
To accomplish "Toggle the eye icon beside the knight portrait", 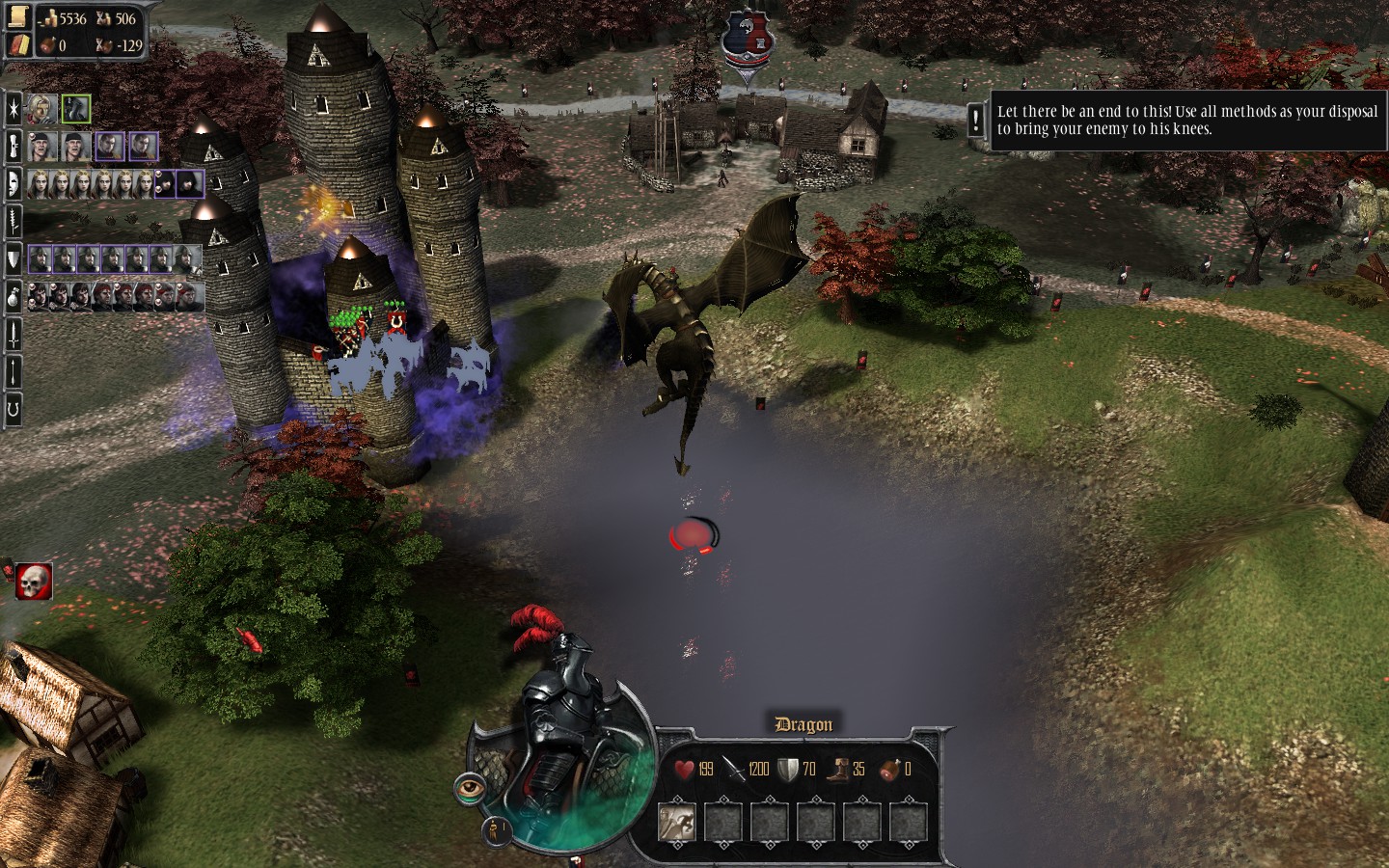I will (x=470, y=788).
